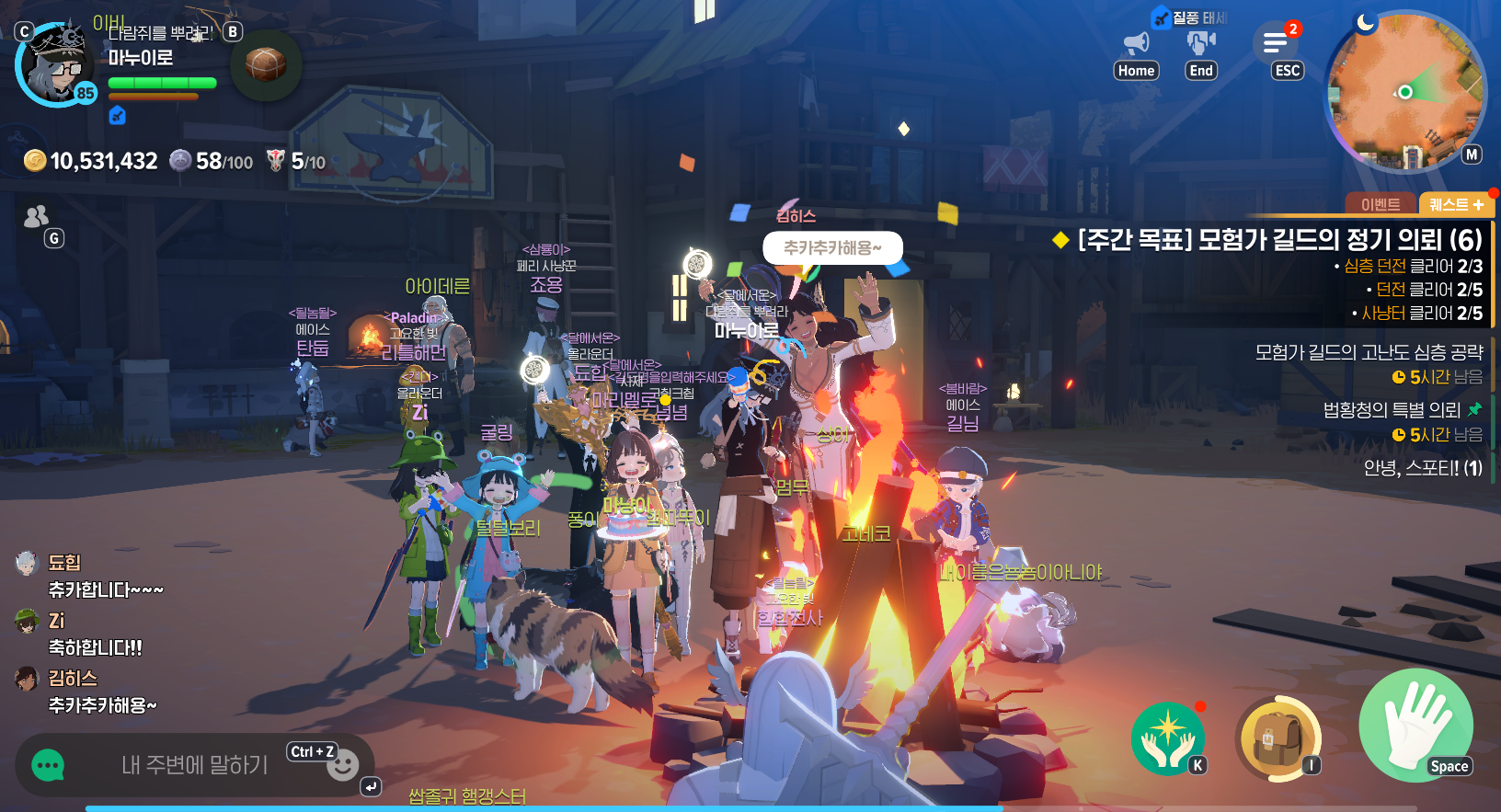Viewport: 1501px width, 812px height.
Task: Click the gold coin currency icon
Action: [35, 161]
